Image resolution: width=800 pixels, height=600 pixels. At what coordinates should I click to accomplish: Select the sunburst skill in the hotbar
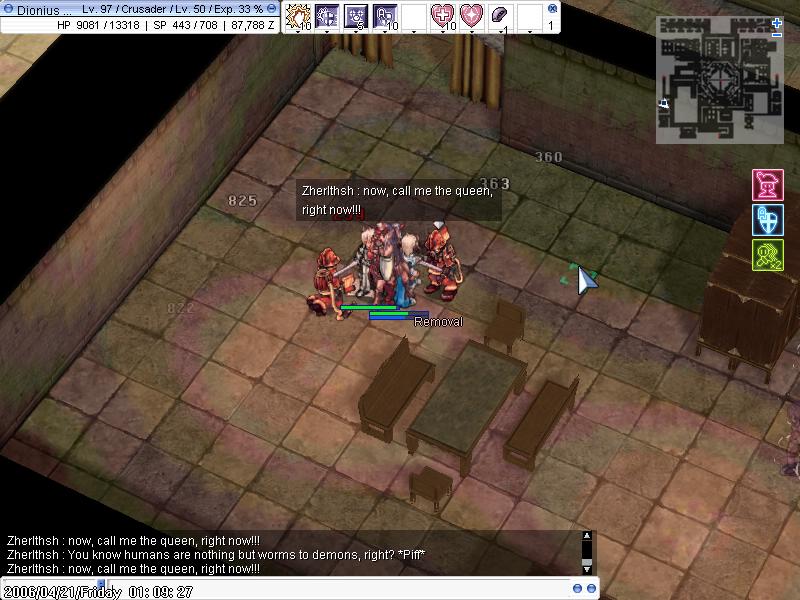[298, 16]
